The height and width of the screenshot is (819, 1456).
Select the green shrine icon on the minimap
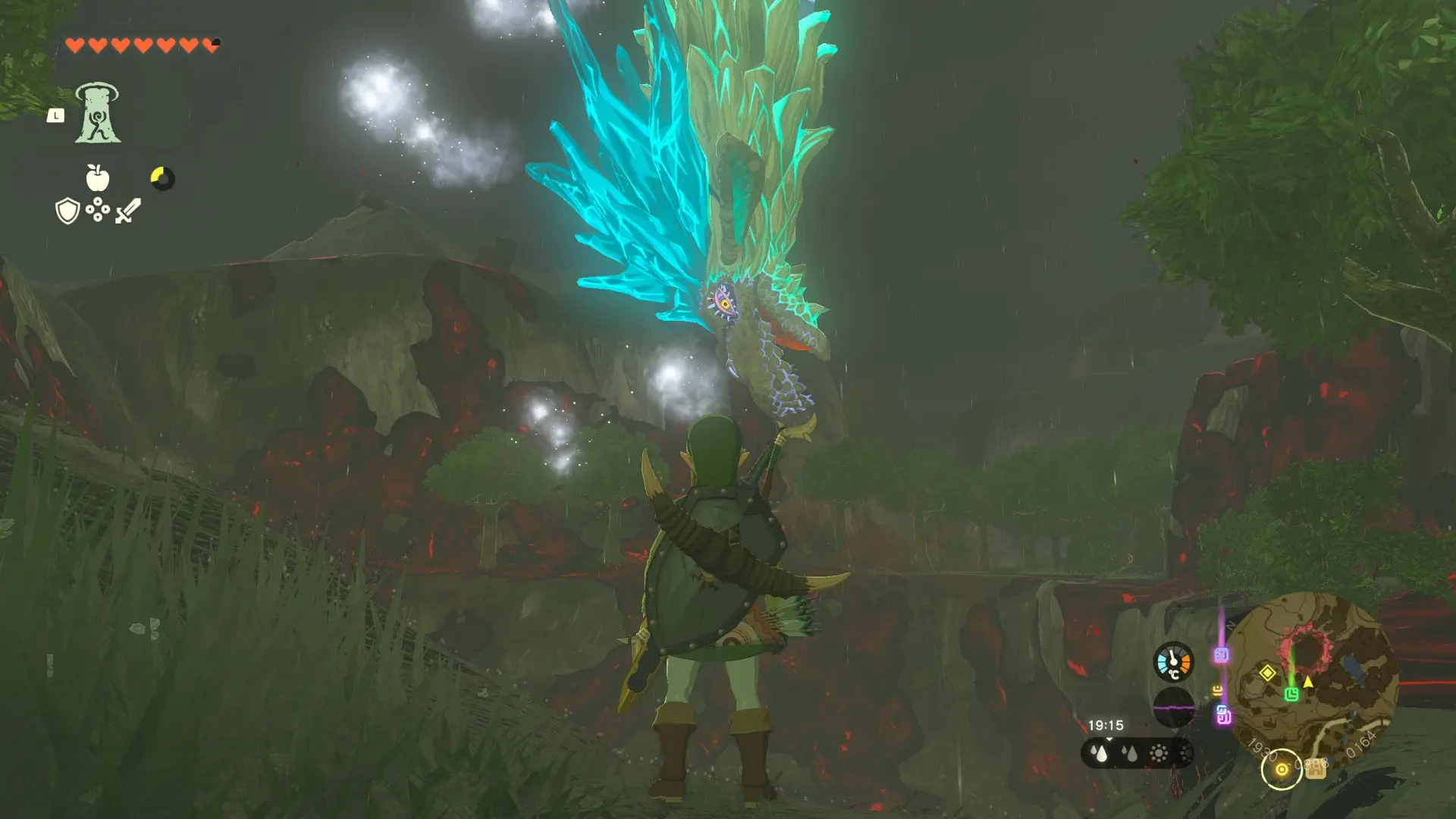[1291, 694]
